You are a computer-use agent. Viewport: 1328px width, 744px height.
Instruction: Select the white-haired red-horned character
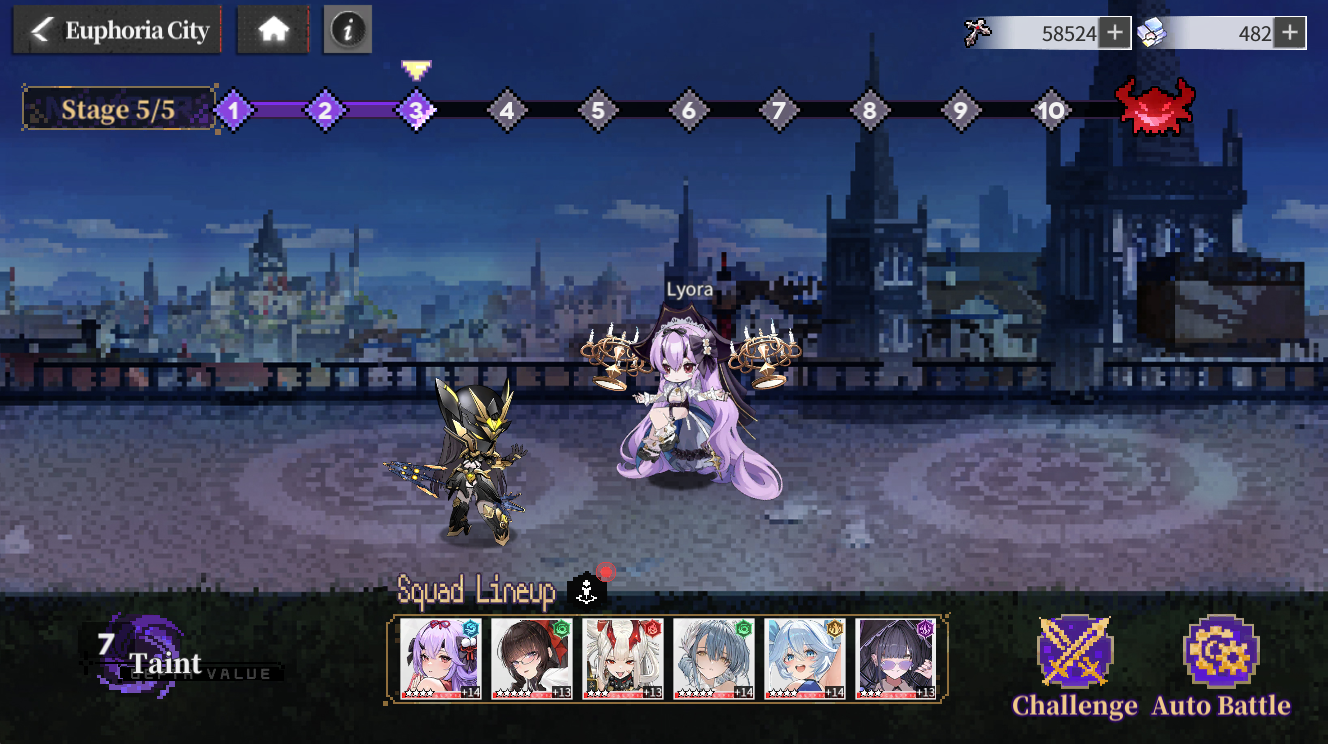623,658
